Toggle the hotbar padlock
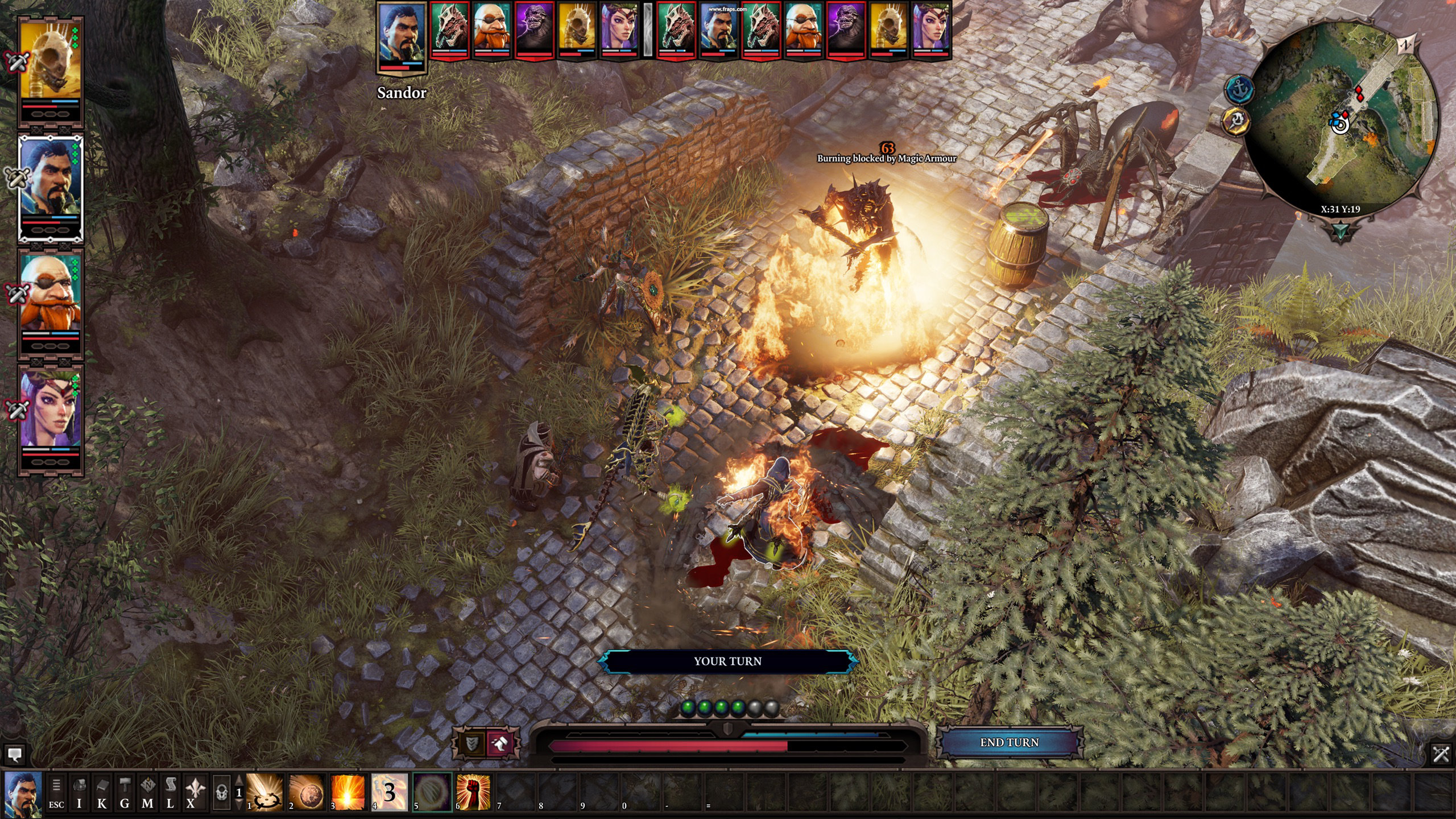 [222, 792]
